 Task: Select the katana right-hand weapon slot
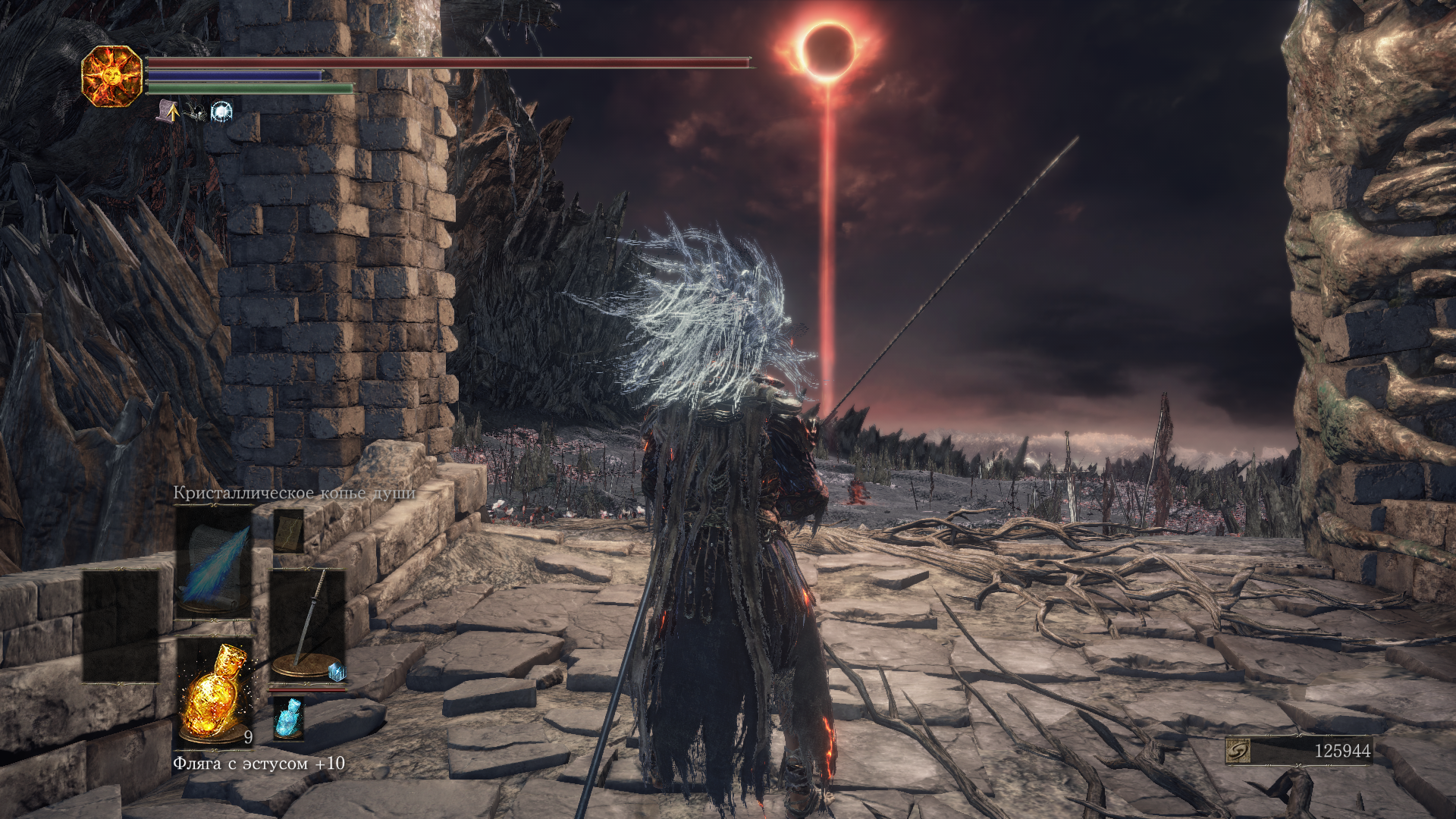307,623
